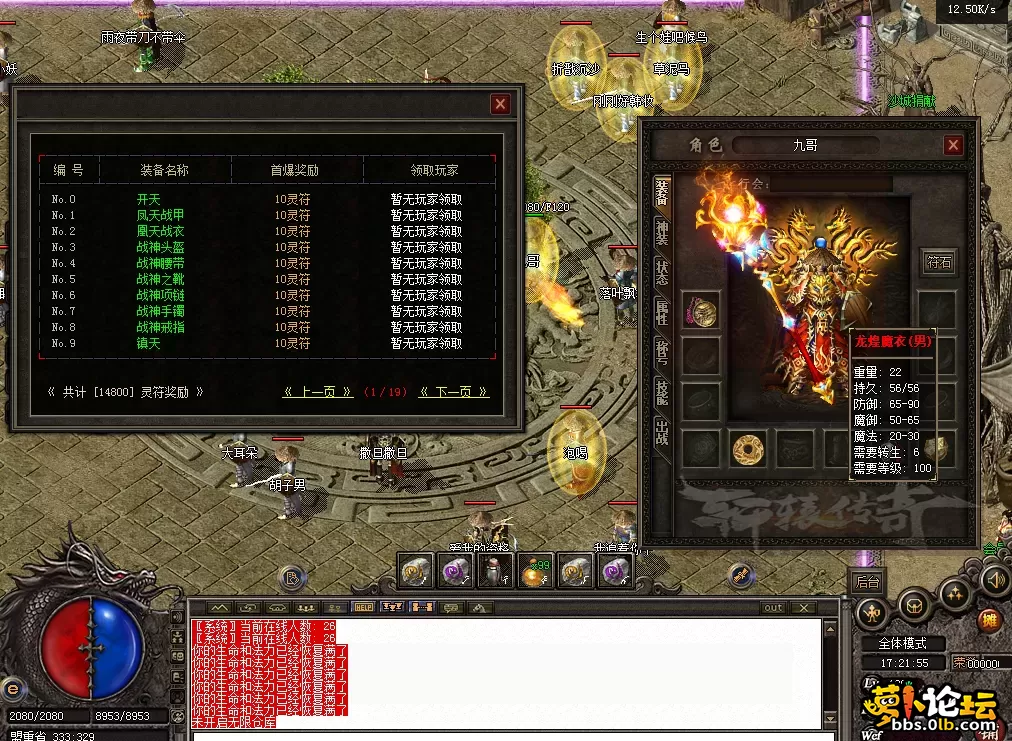Use the orange potion with x99 count

(536, 573)
